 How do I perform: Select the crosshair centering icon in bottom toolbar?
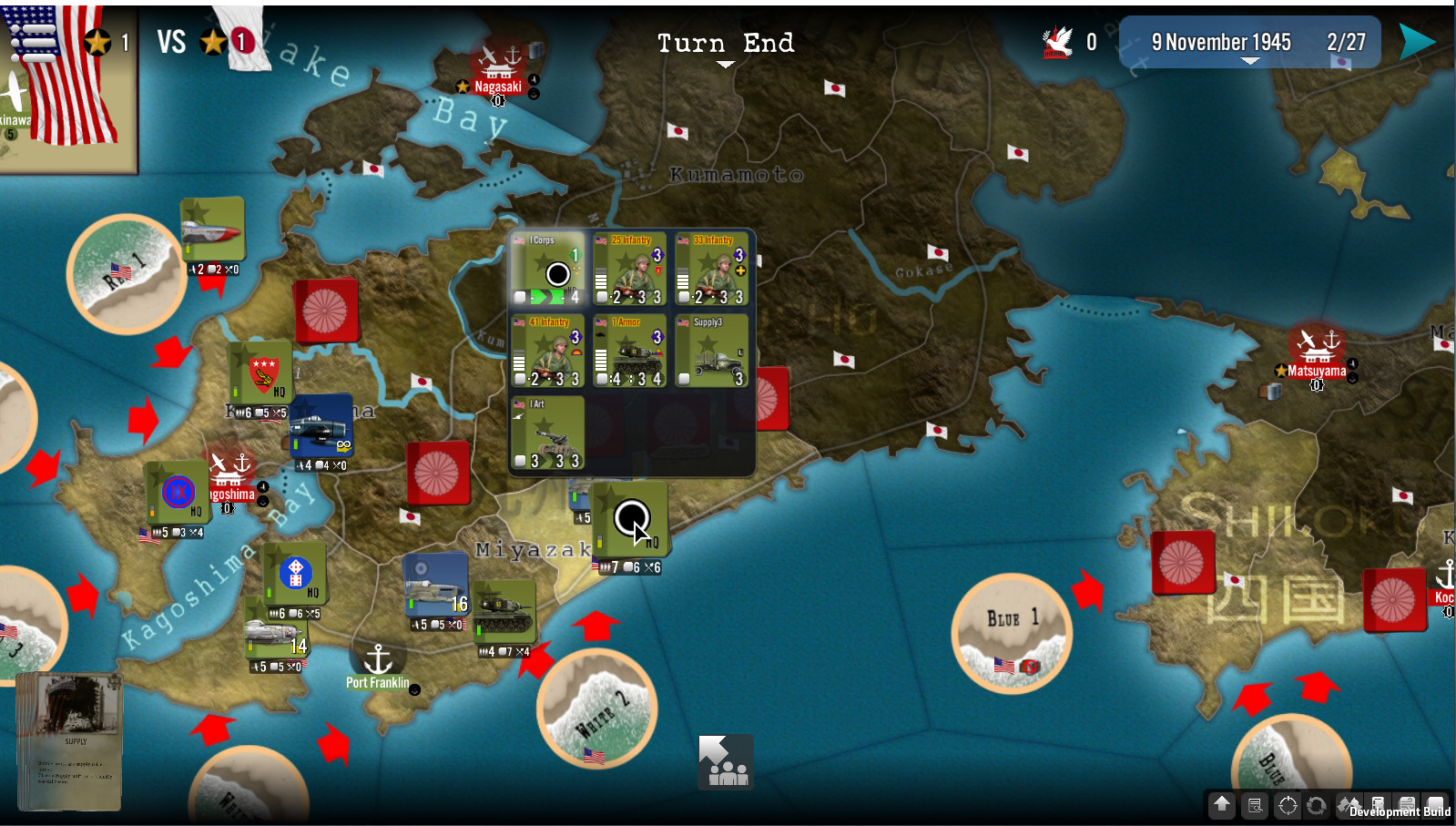[1288, 805]
